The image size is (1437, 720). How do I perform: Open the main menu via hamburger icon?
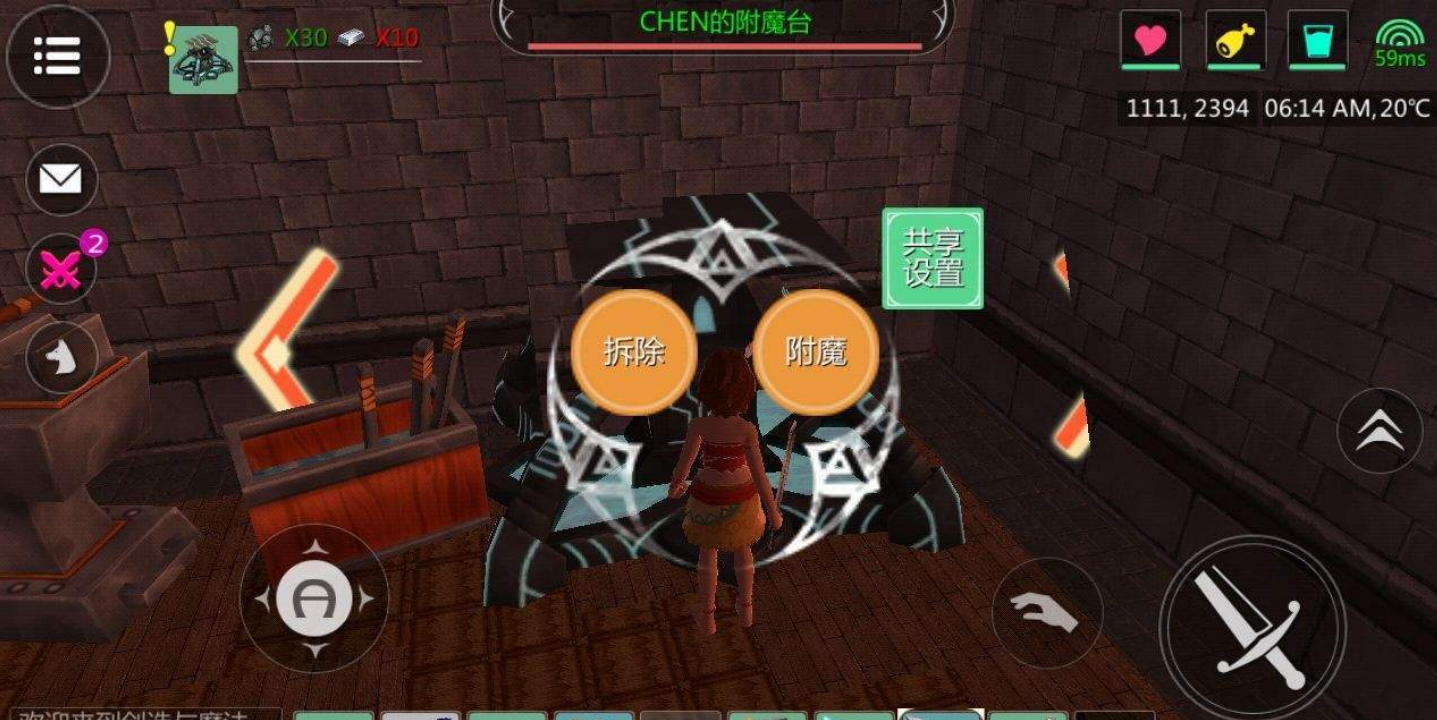pyautogui.click(x=59, y=57)
